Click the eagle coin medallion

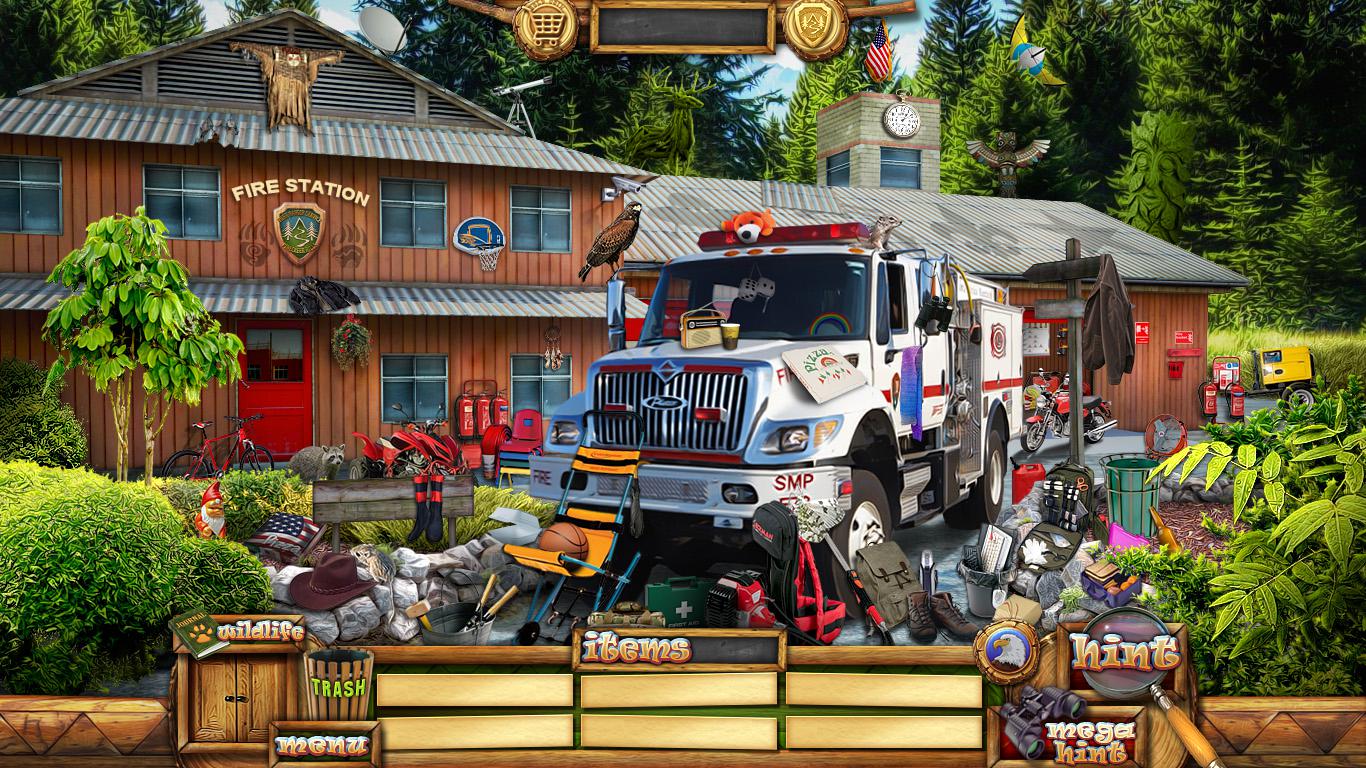(x=1005, y=653)
